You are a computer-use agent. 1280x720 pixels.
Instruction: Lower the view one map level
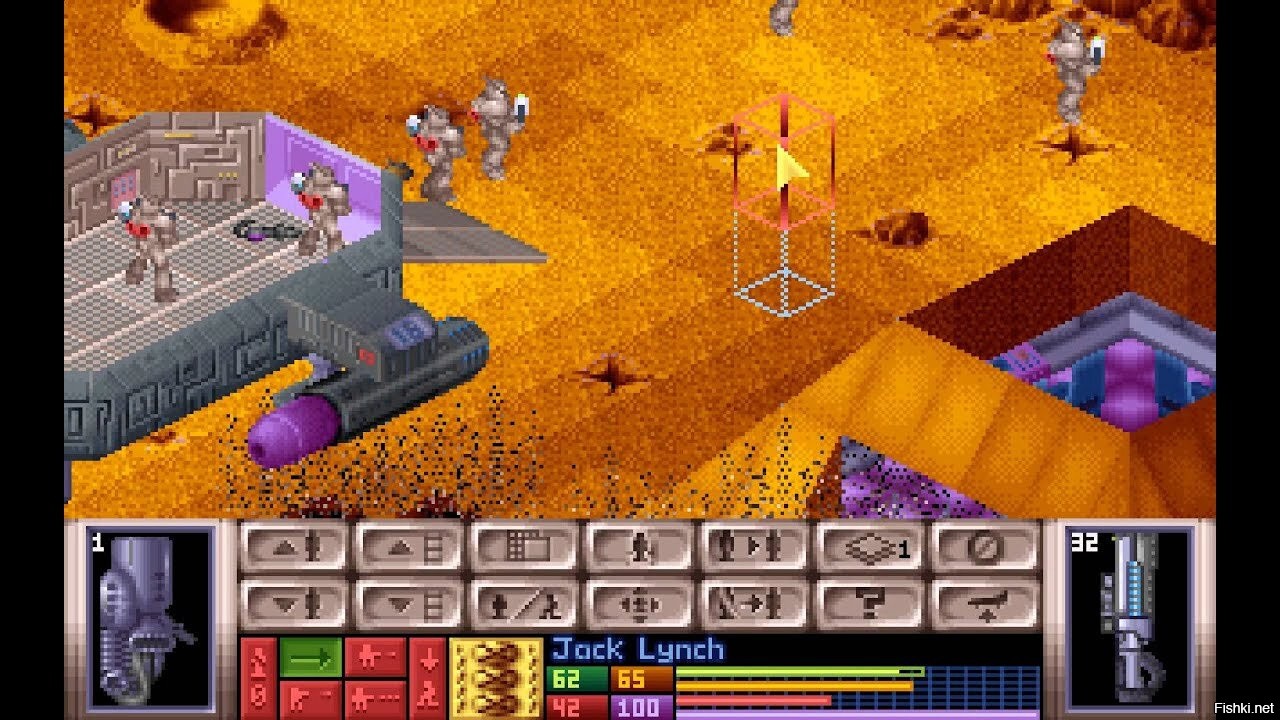410,604
